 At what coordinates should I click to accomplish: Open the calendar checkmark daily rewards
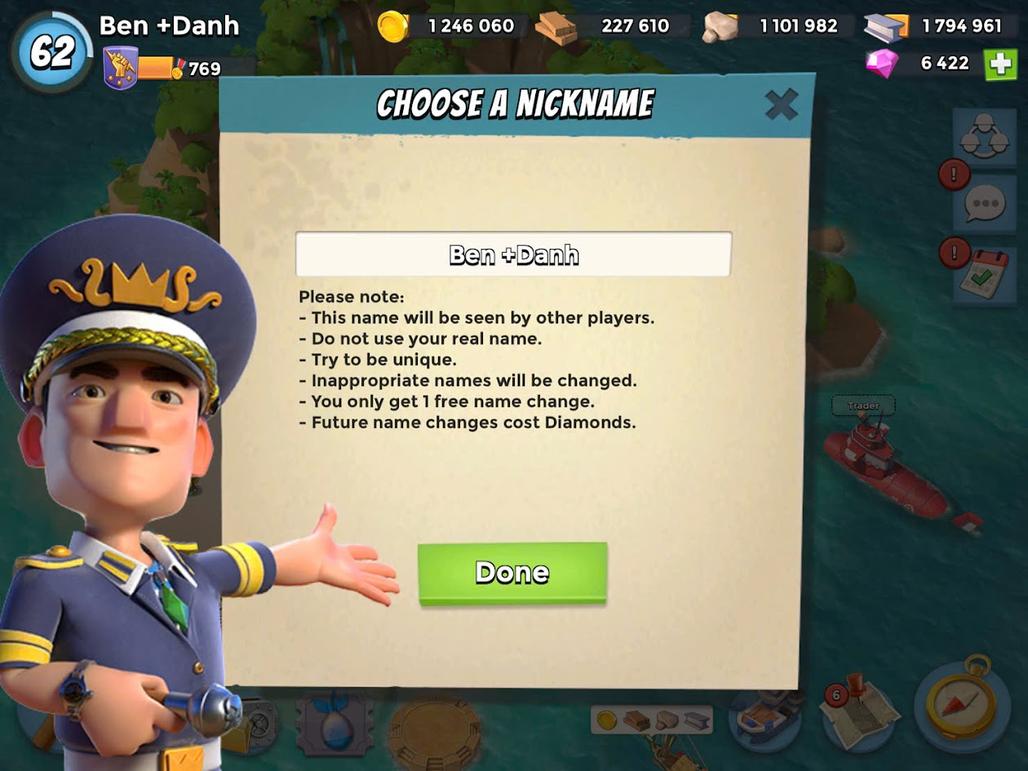coord(984,272)
